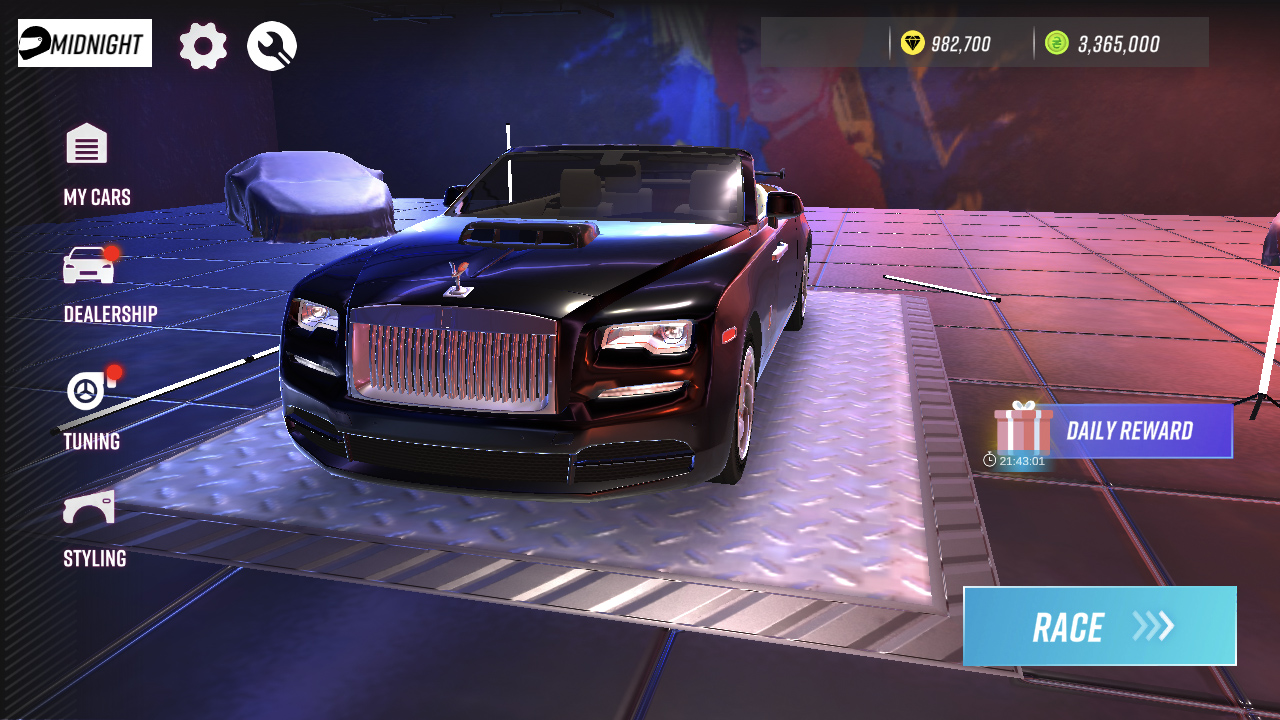Click the 21:43:01 reward countdown timer
The width and height of the screenshot is (1280, 720).
coord(1022,459)
